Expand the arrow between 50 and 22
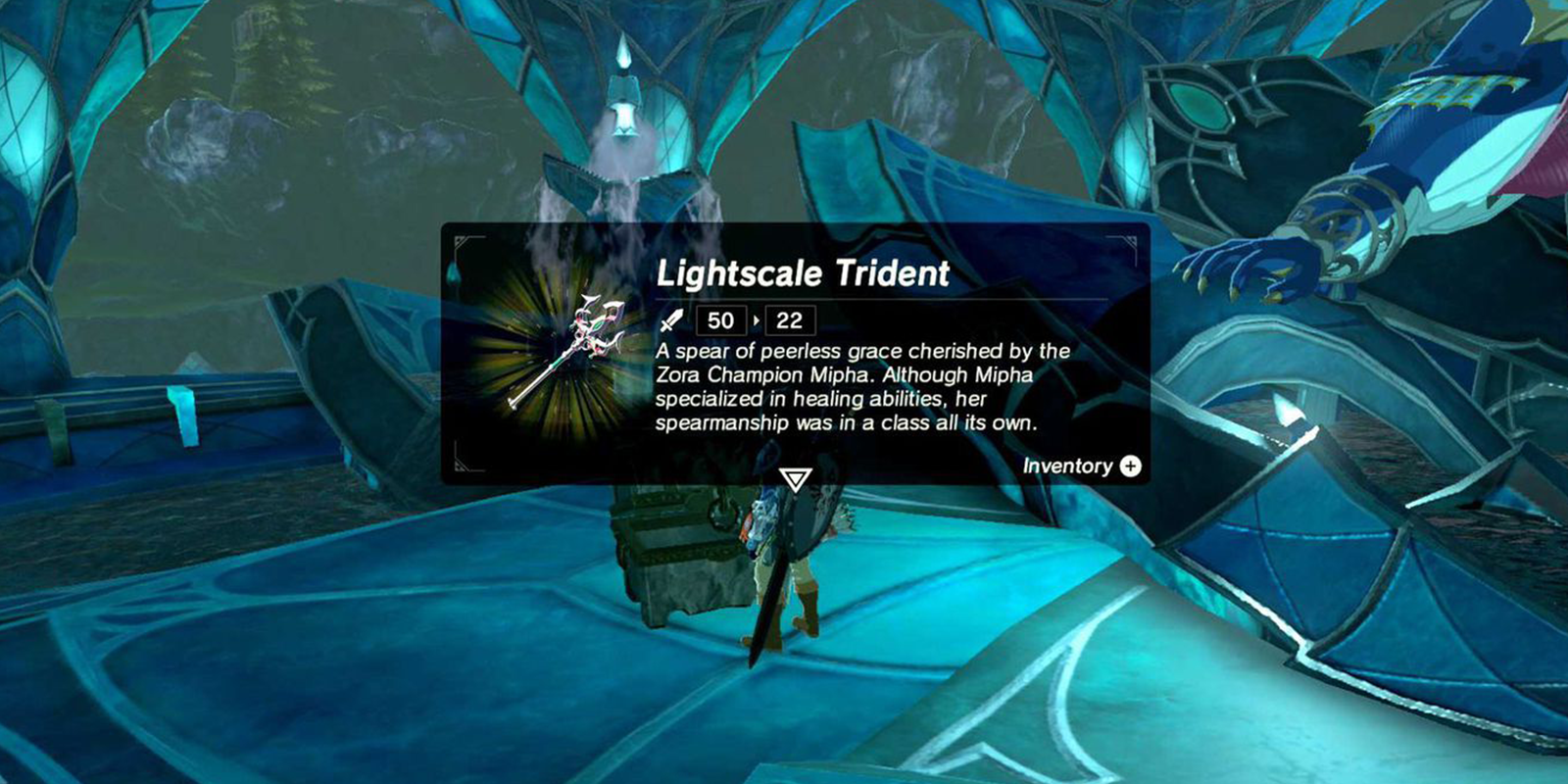The width and height of the screenshot is (1568, 784). click(757, 318)
